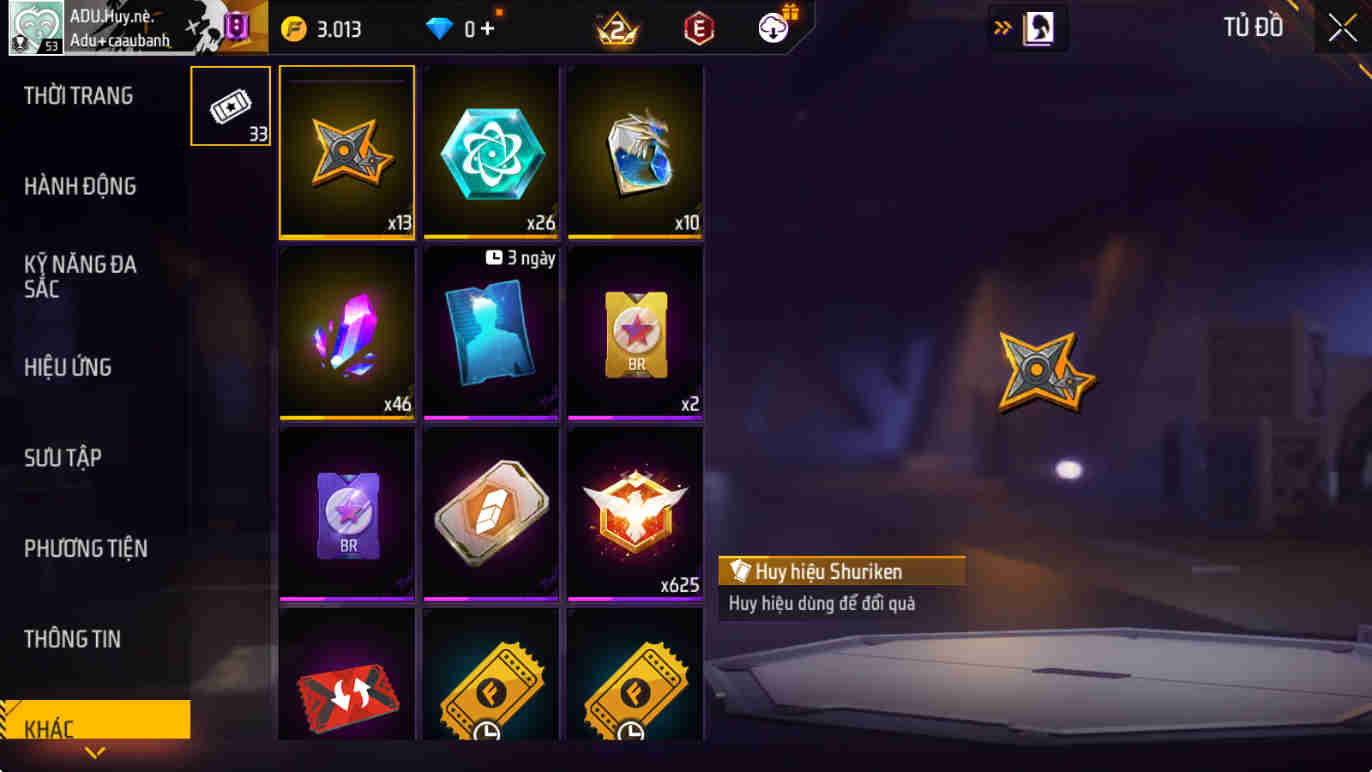Open the purple crystal shards x46 item
The width and height of the screenshot is (1372, 772).
click(346, 335)
